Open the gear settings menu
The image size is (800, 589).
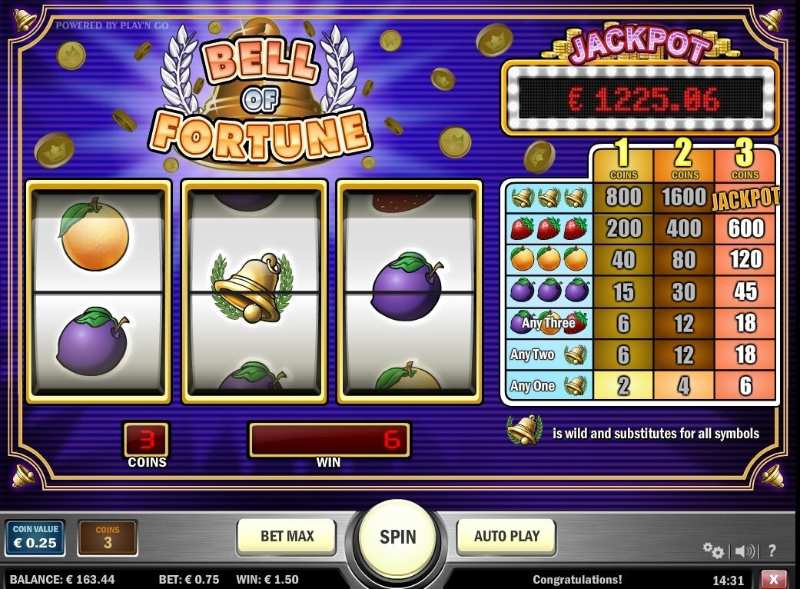click(713, 550)
